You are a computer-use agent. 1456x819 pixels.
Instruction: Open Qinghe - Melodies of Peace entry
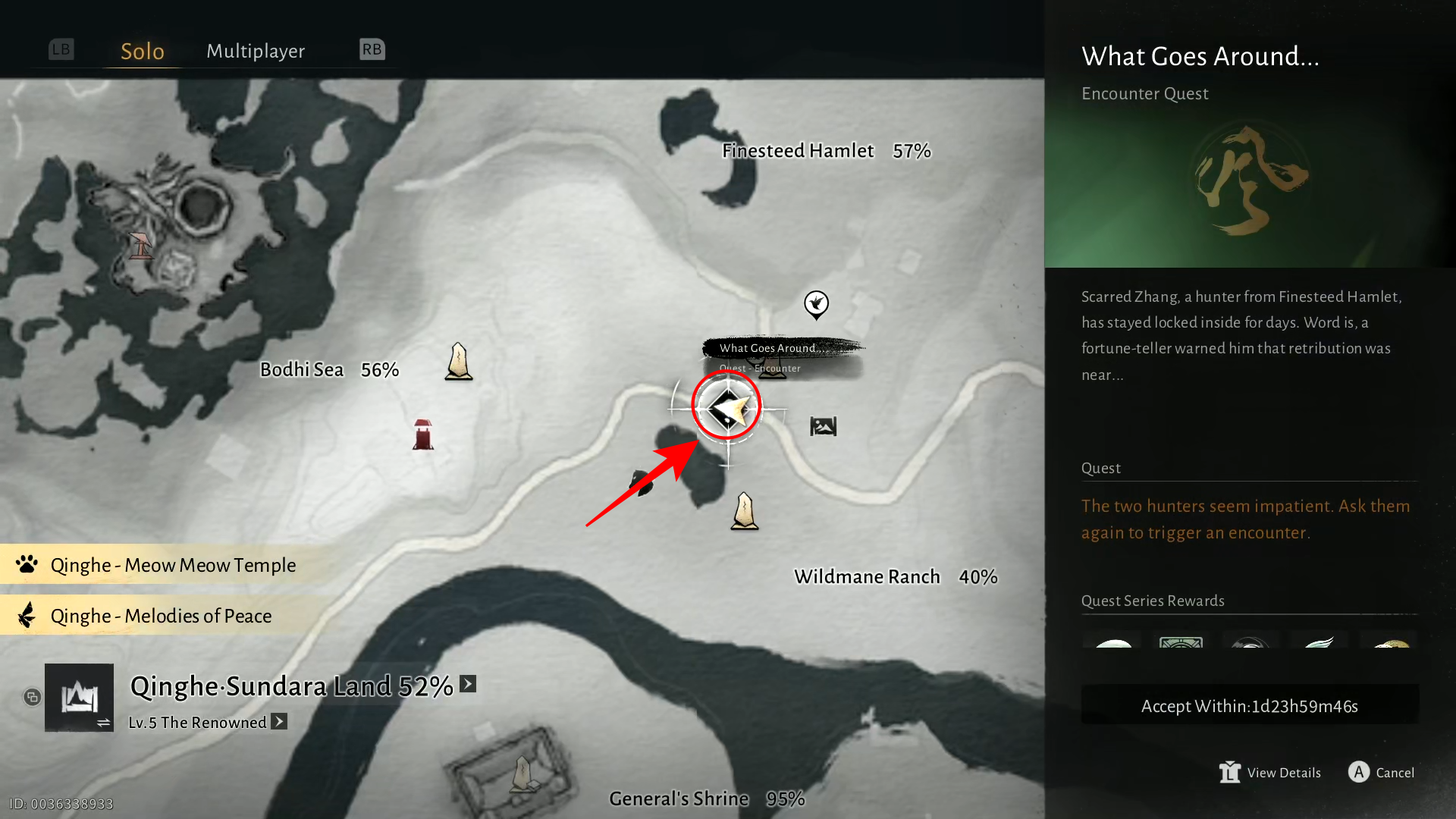[161, 616]
